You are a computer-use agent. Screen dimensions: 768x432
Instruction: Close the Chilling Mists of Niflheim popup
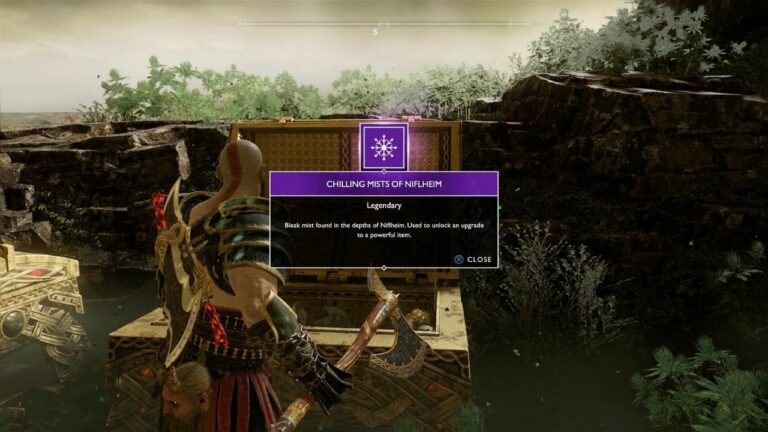[x=472, y=259]
